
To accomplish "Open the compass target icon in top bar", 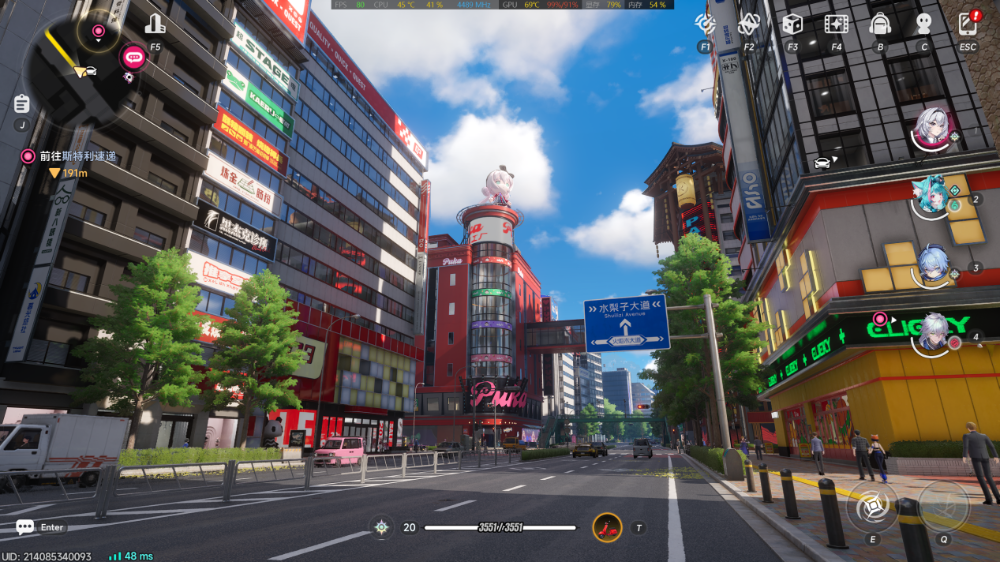I will pyautogui.click(x=705, y=23).
